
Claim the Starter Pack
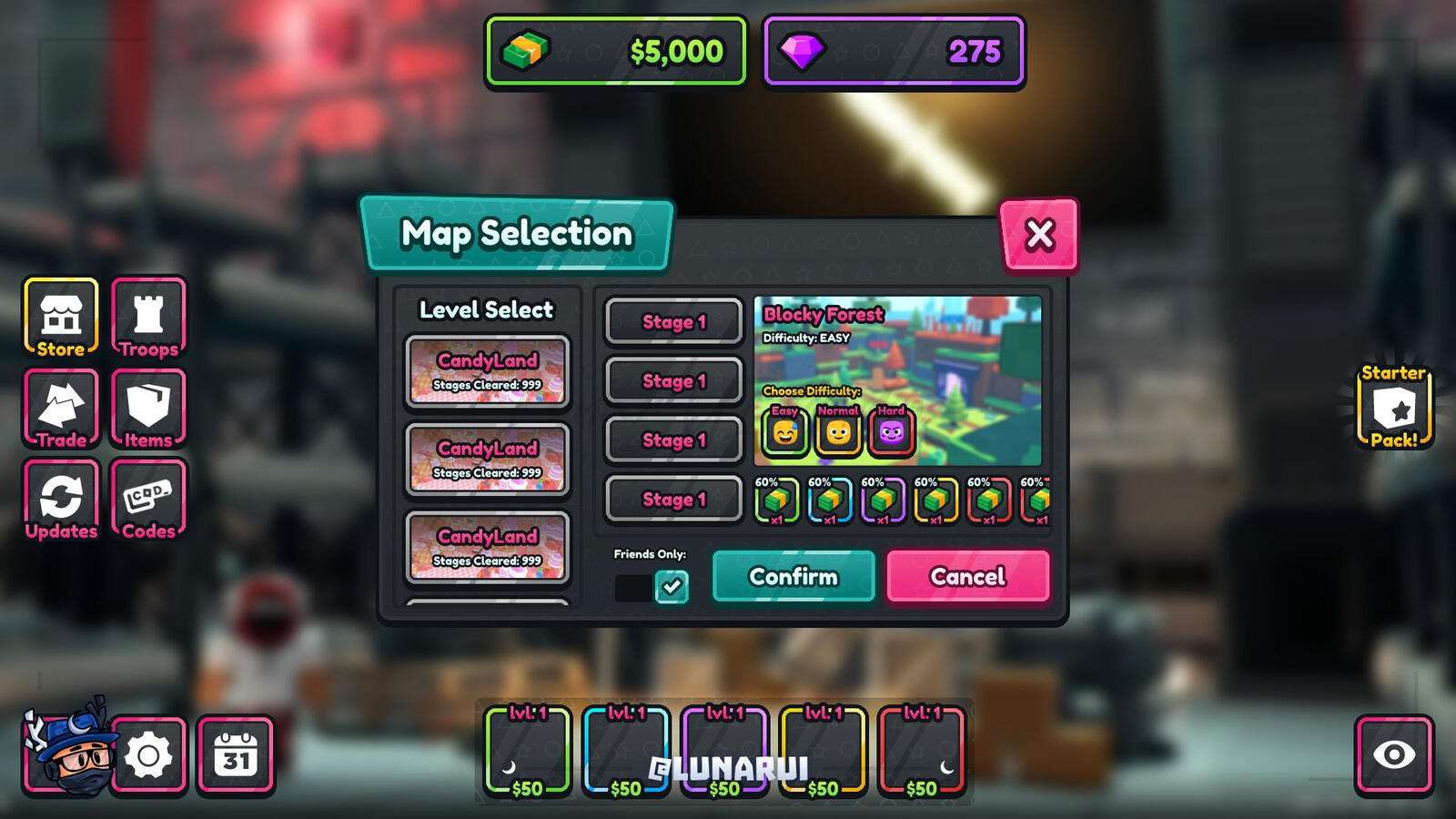click(x=1393, y=407)
